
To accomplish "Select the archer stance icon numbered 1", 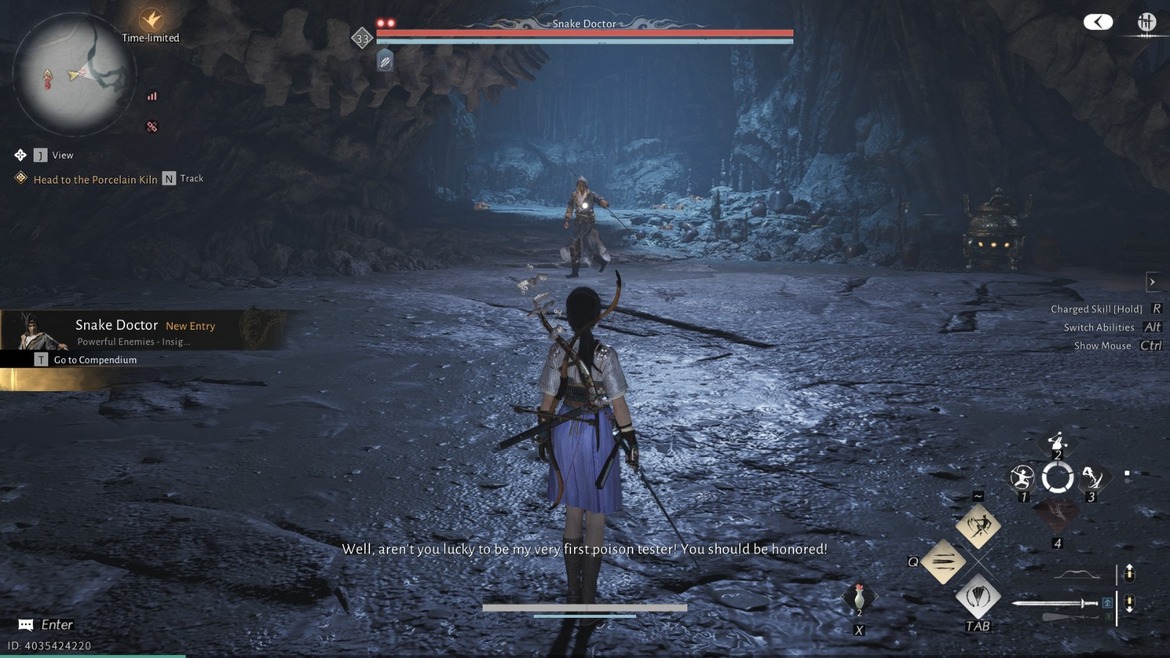I will tap(1022, 477).
